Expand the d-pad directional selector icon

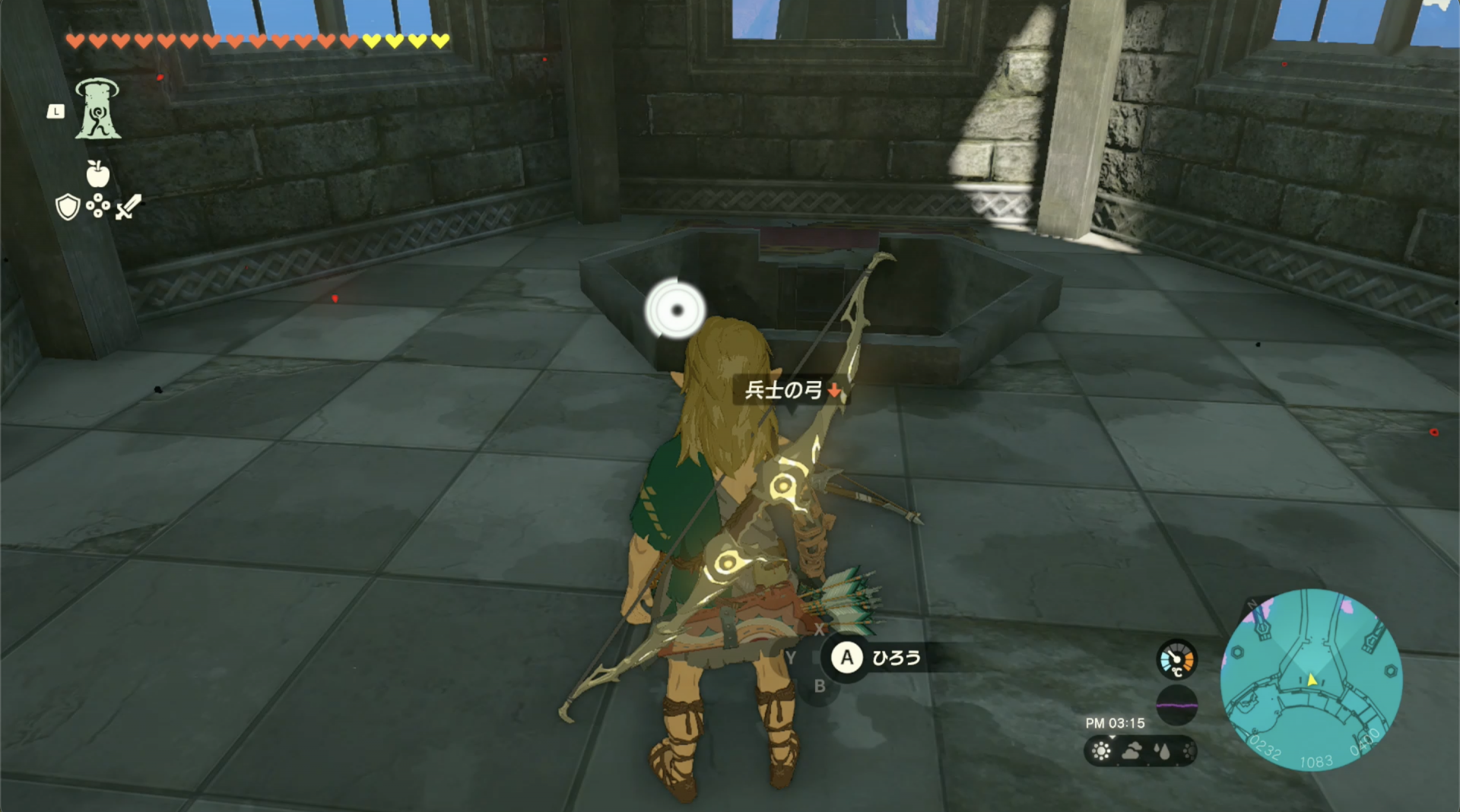98,205
